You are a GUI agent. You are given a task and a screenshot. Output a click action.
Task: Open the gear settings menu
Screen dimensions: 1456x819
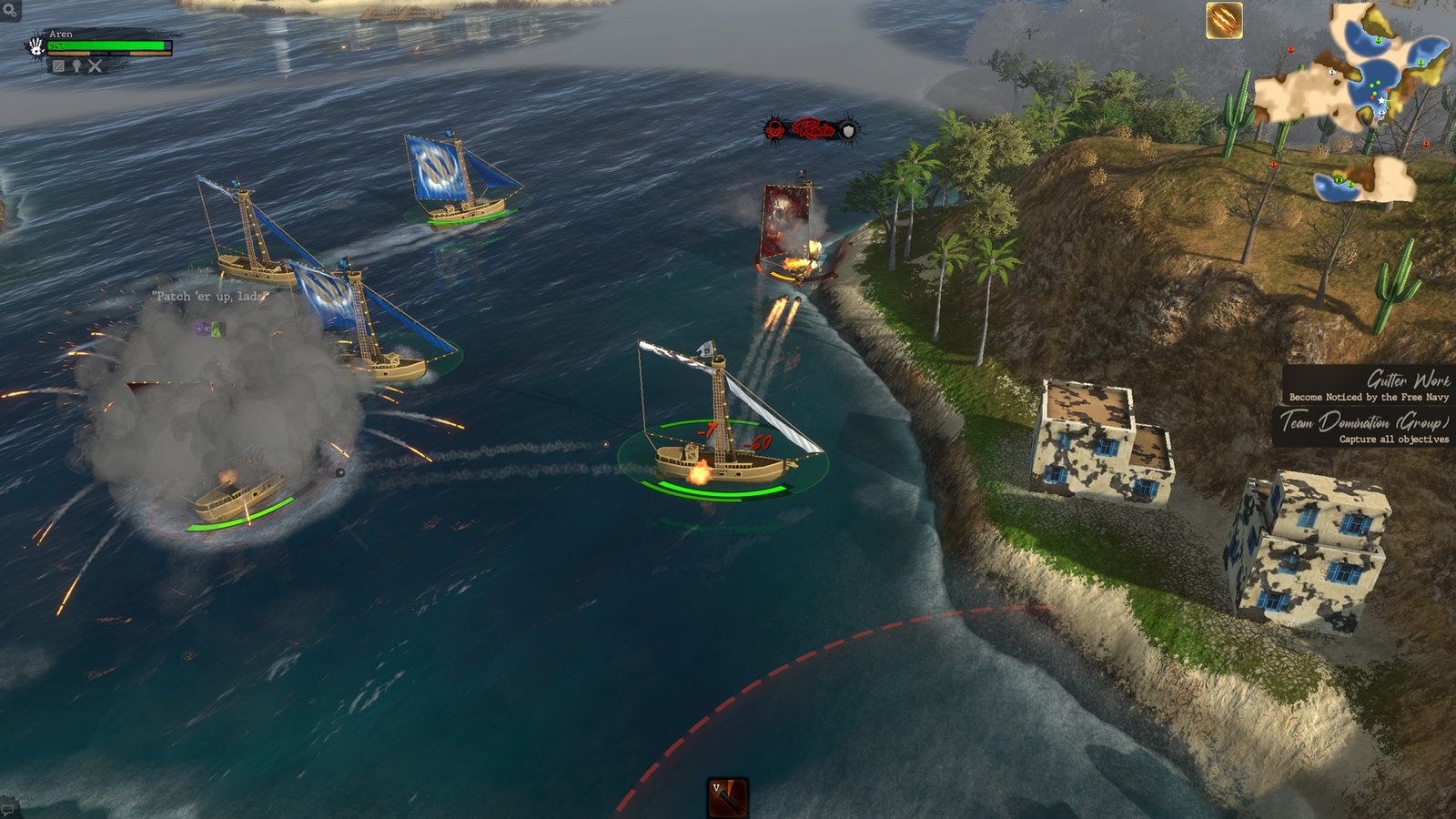point(7,12)
